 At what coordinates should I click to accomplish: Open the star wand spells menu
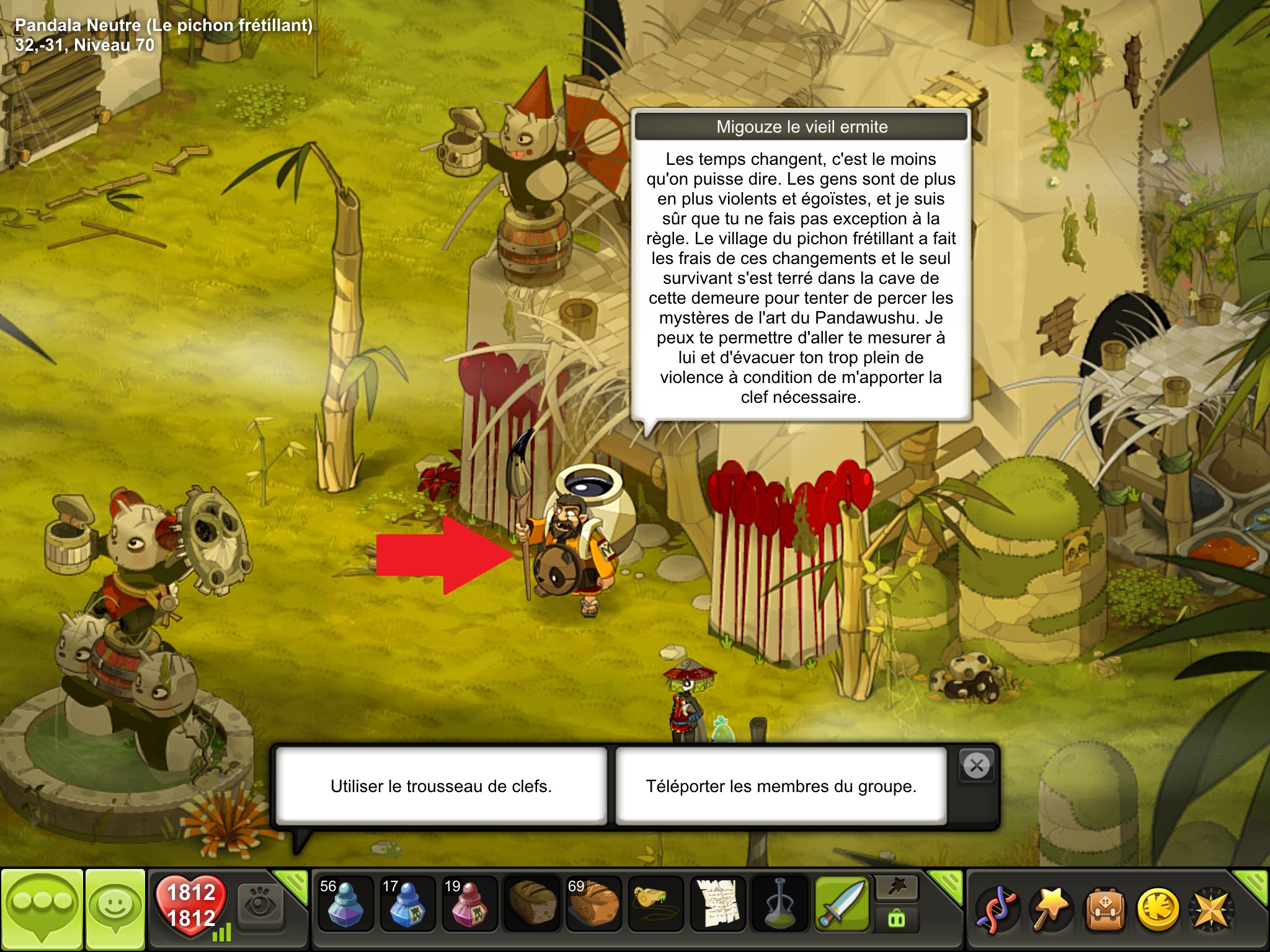[x=1050, y=909]
